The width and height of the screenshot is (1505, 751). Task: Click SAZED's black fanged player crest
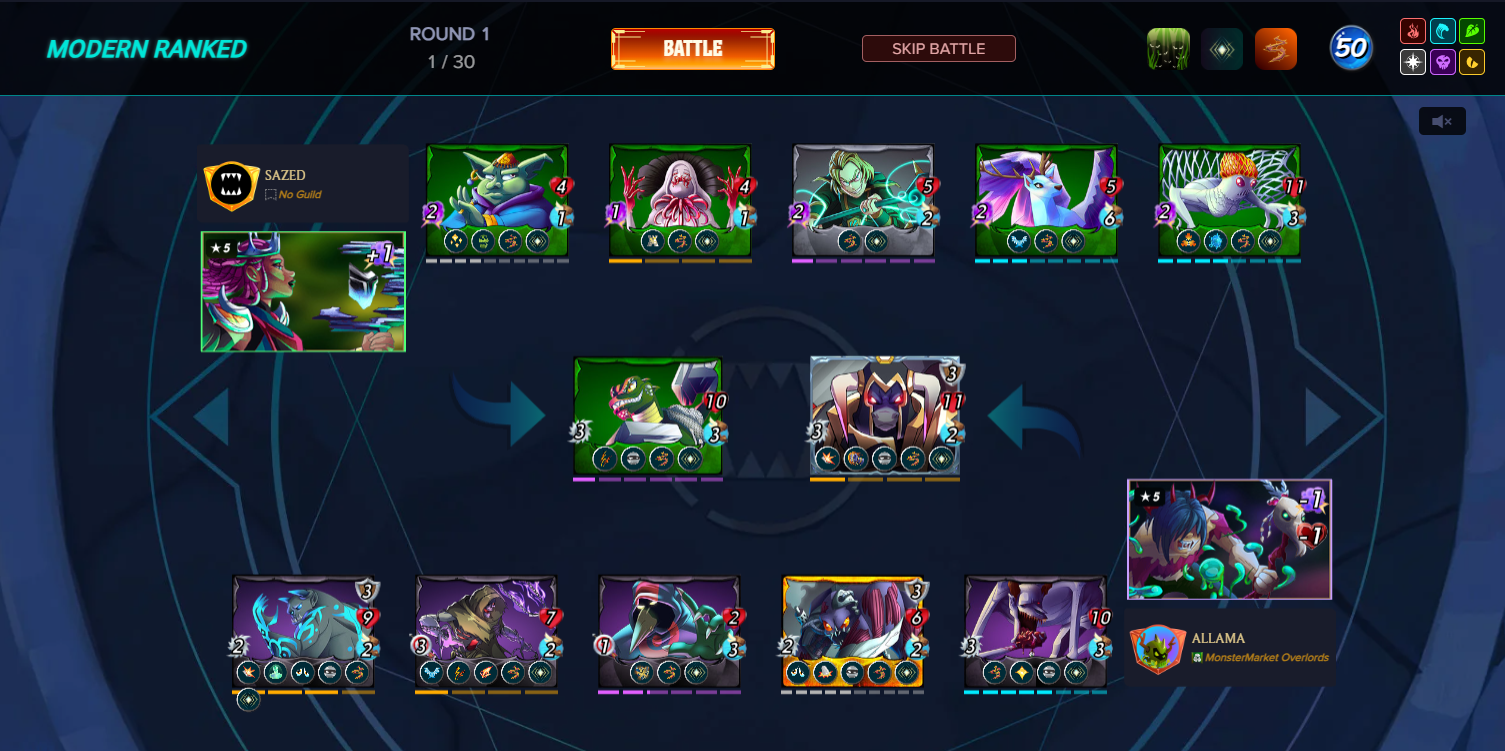[x=233, y=185]
